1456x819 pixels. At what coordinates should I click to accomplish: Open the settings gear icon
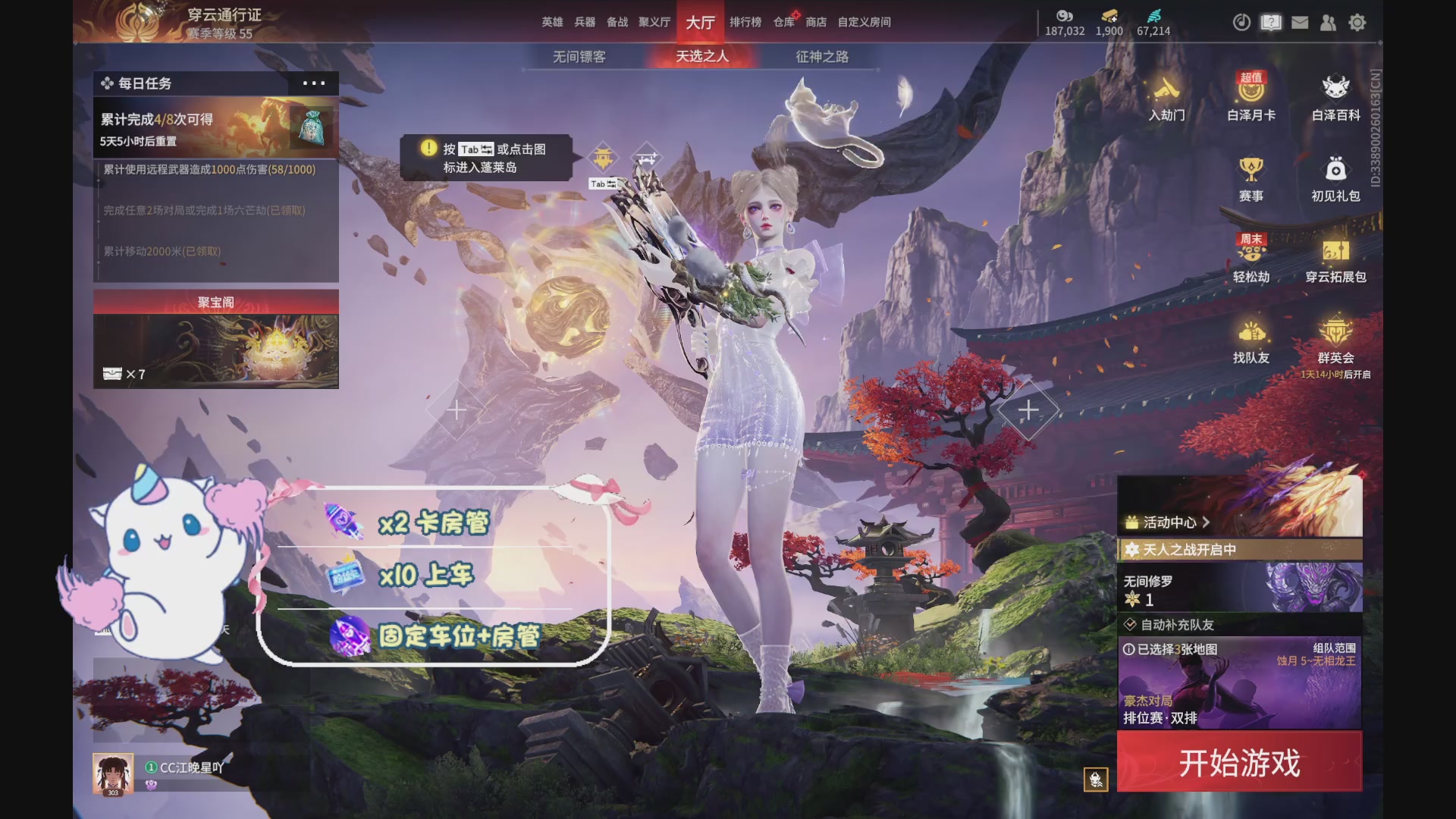point(1357,23)
